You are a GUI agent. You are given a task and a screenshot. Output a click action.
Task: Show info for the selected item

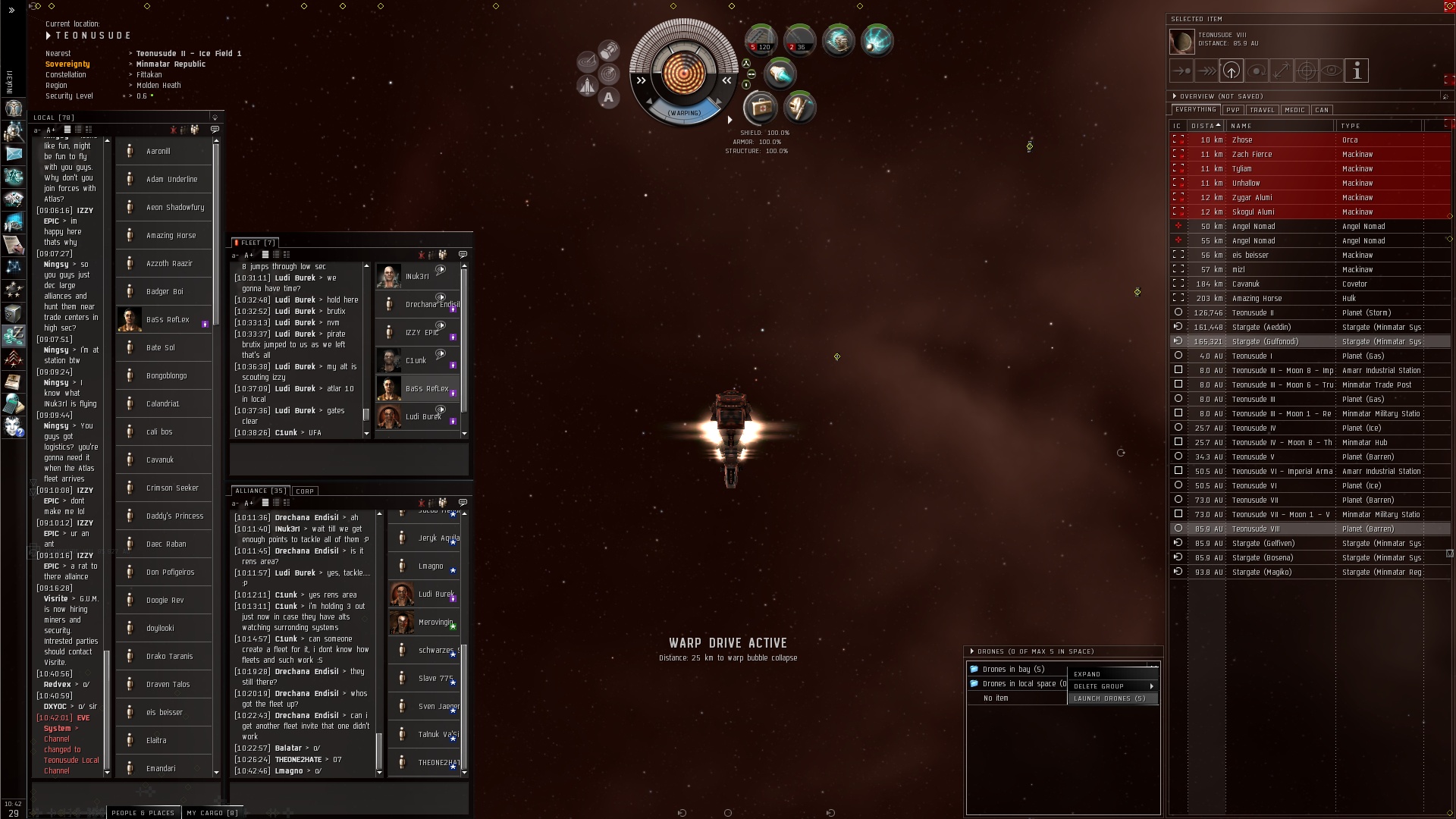point(1357,71)
